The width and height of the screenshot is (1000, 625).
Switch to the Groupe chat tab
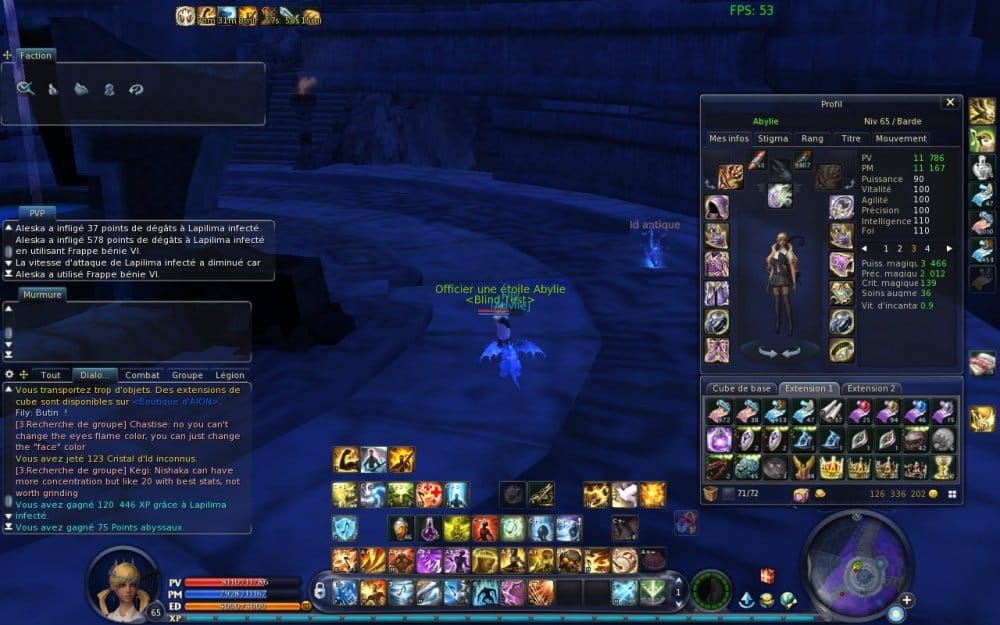click(187, 375)
